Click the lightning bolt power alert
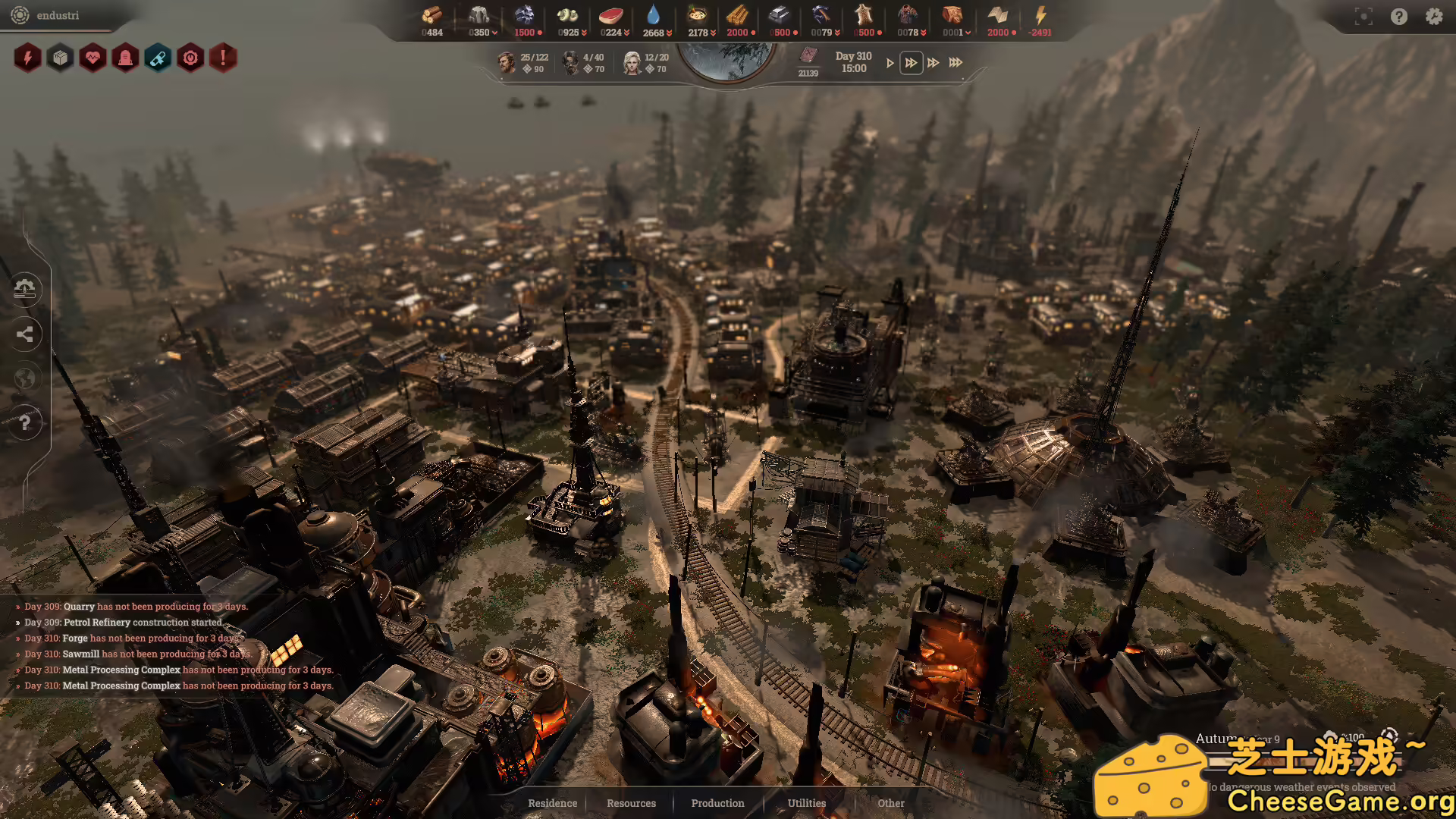 (27, 58)
